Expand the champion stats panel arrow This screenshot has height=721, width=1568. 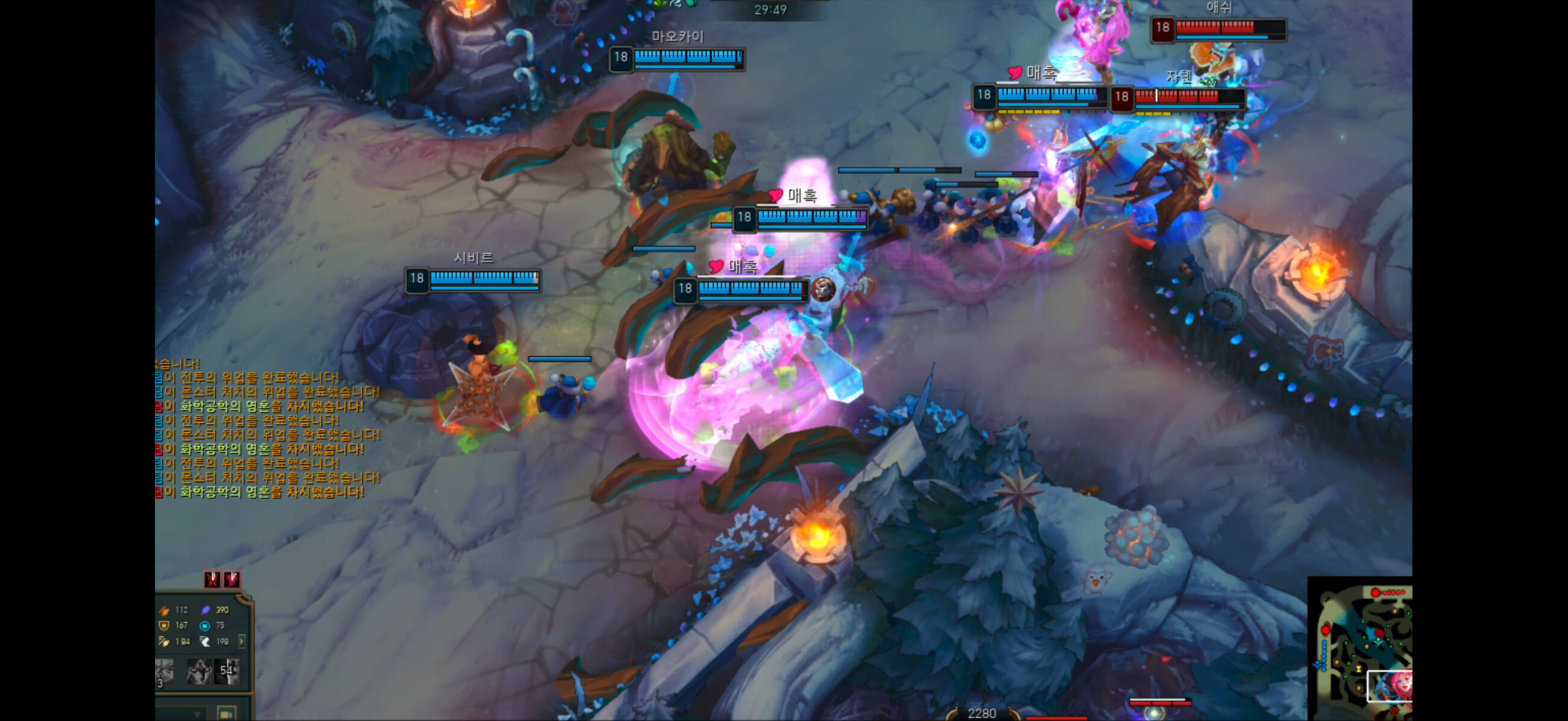tap(242, 641)
